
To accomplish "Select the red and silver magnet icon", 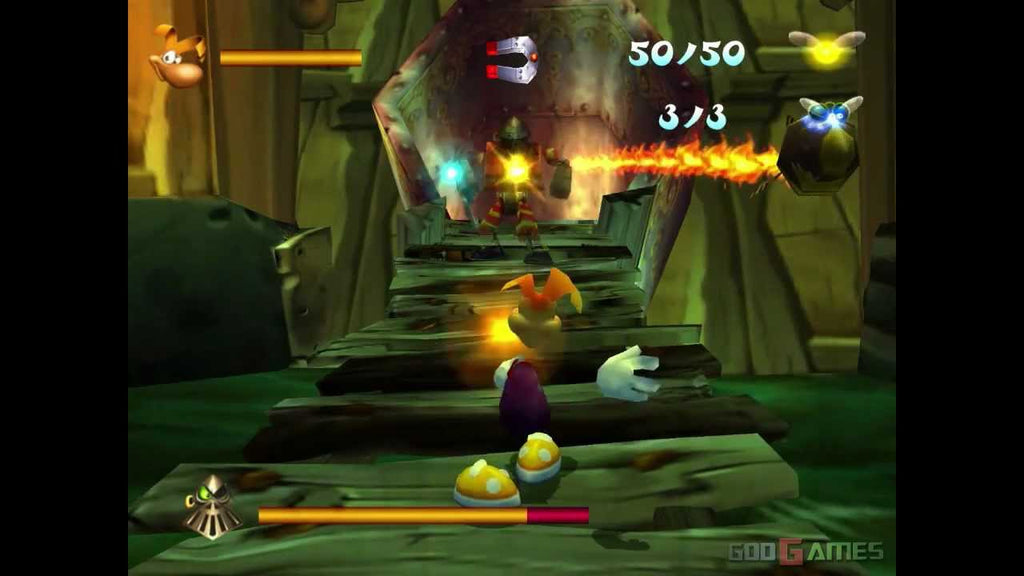I will 513,59.
